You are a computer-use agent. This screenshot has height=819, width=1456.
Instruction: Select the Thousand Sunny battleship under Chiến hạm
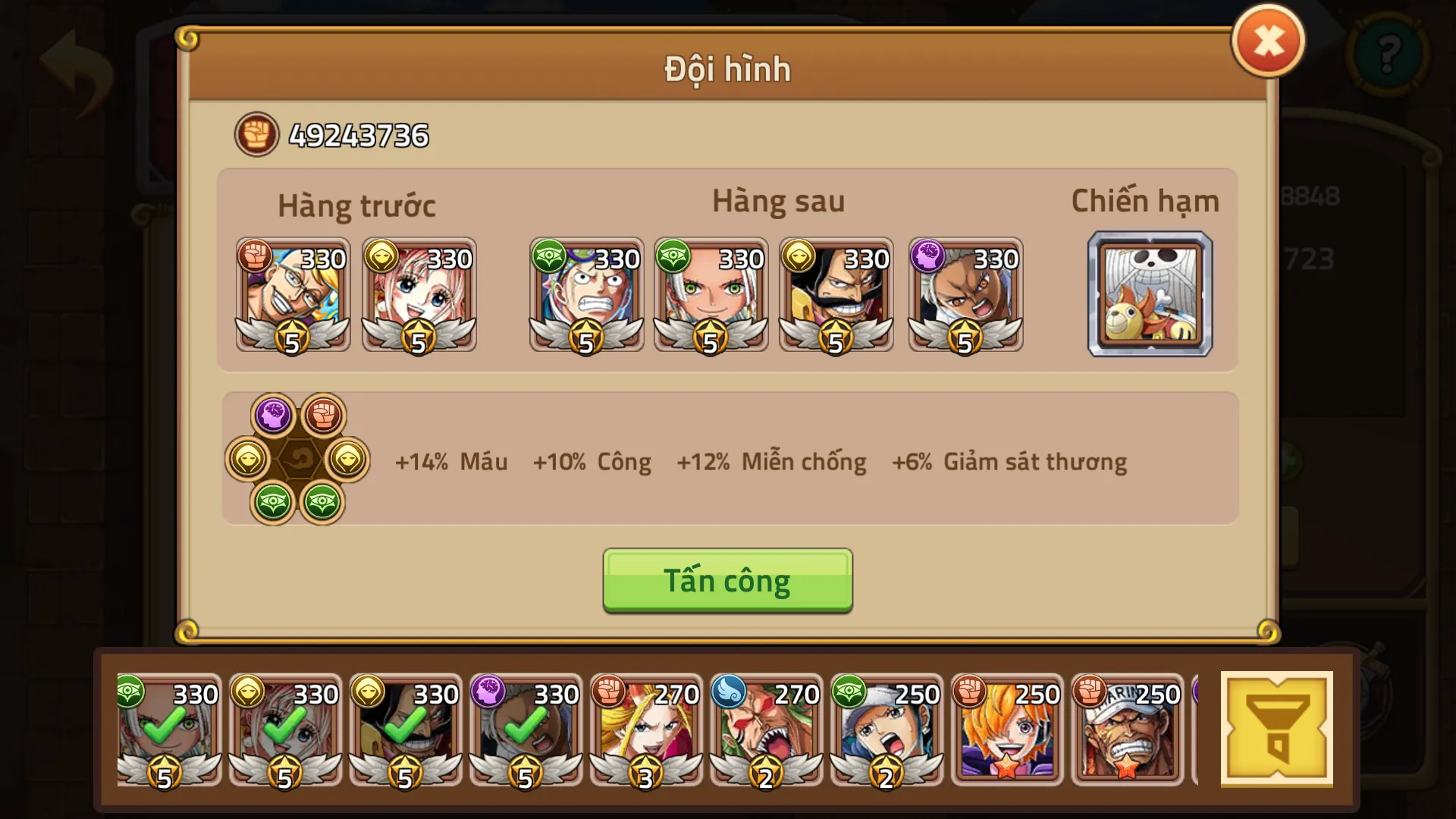point(1150,296)
